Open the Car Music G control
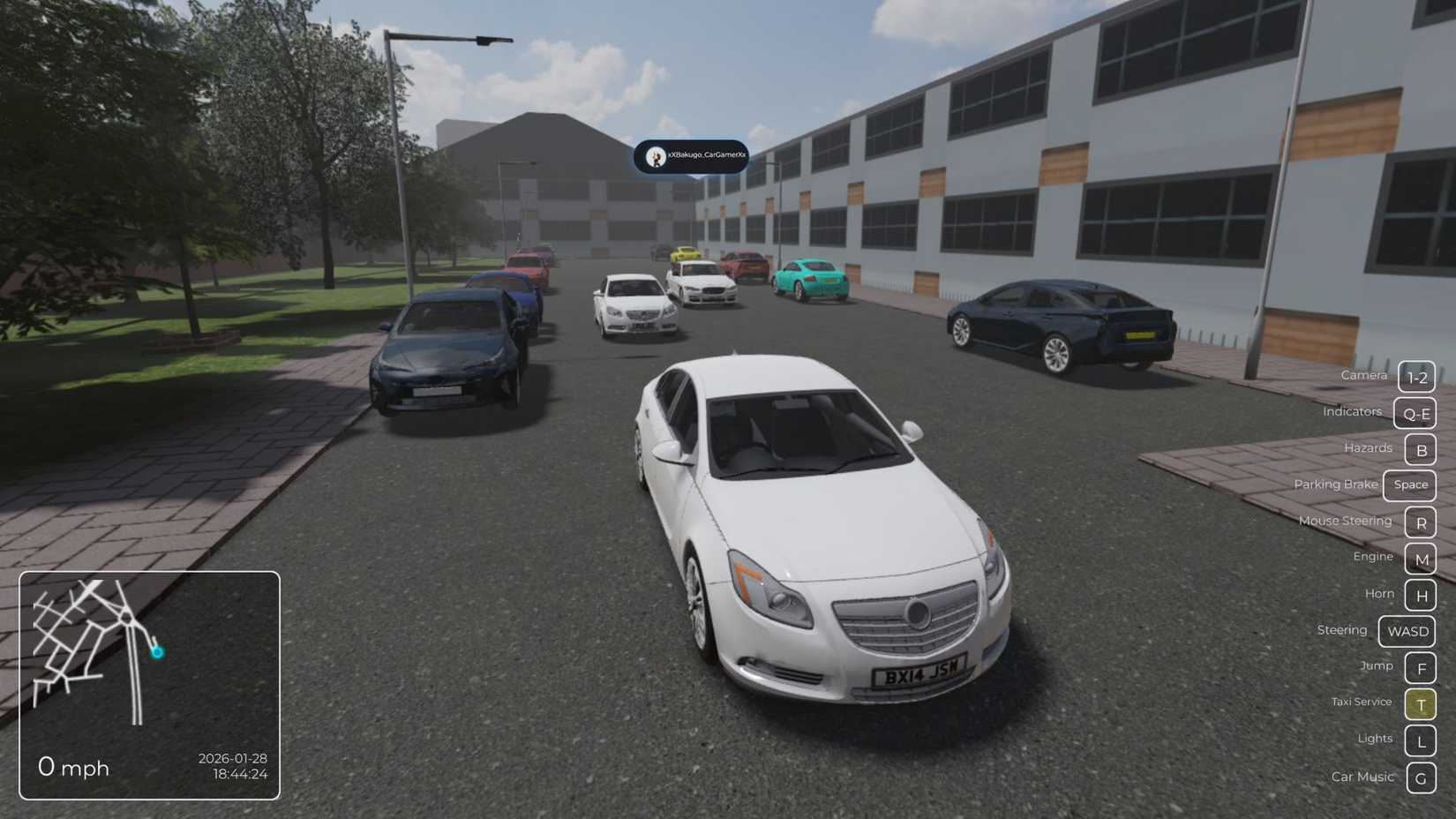Viewport: 1456px width, 819px height. tap(1421, 778)
